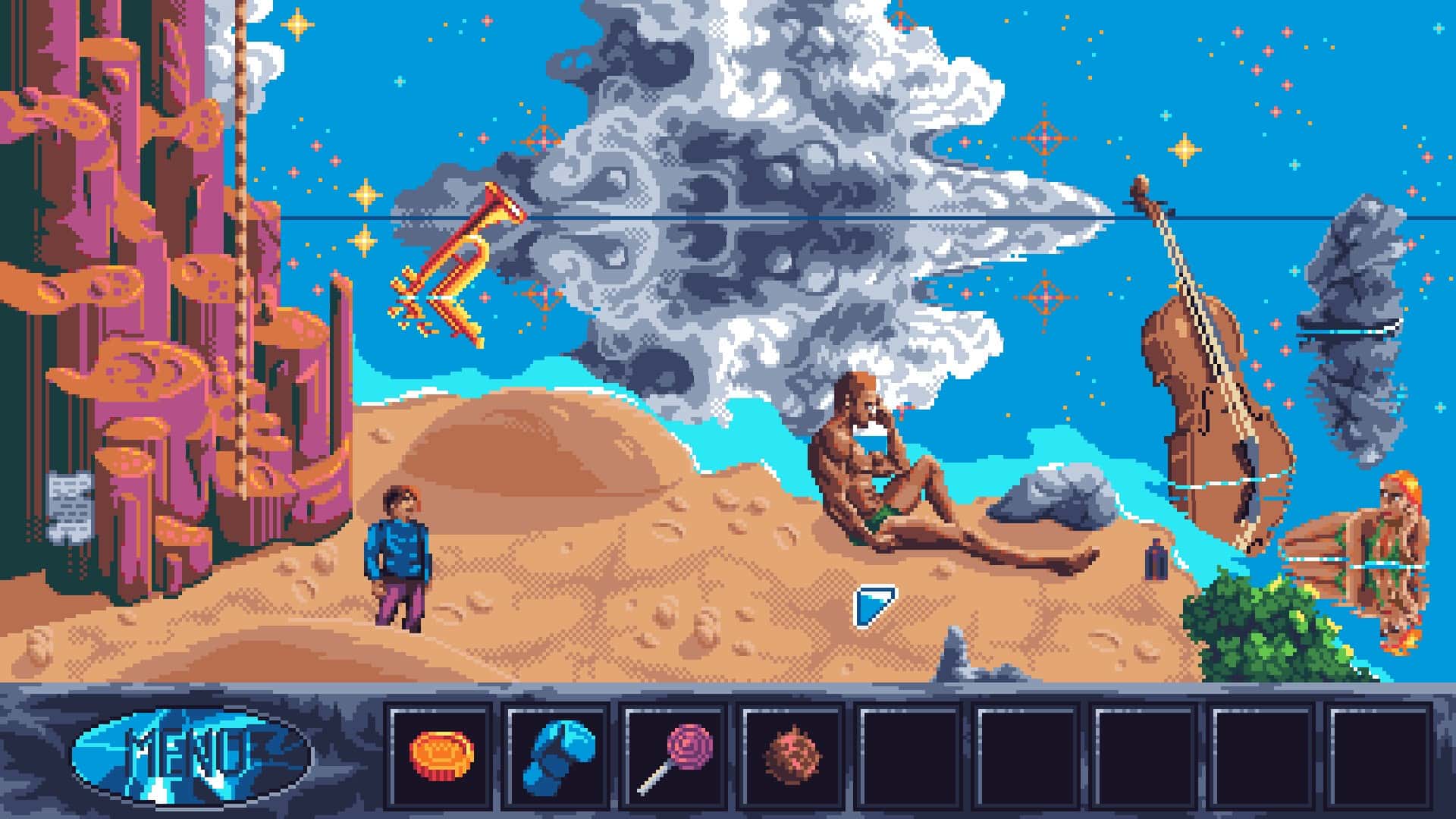Select the blue flip-flop inventory item
The width and height of the screenshot is (1456, 819).
point(557,755)
